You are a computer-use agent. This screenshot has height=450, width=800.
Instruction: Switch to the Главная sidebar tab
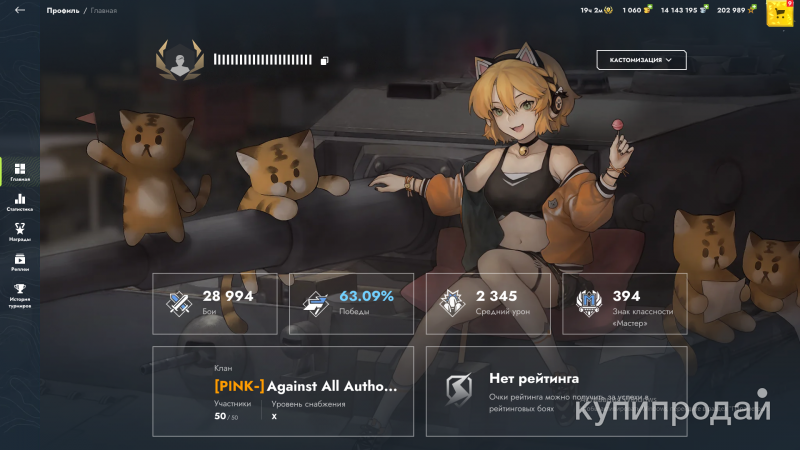[20, 172]
